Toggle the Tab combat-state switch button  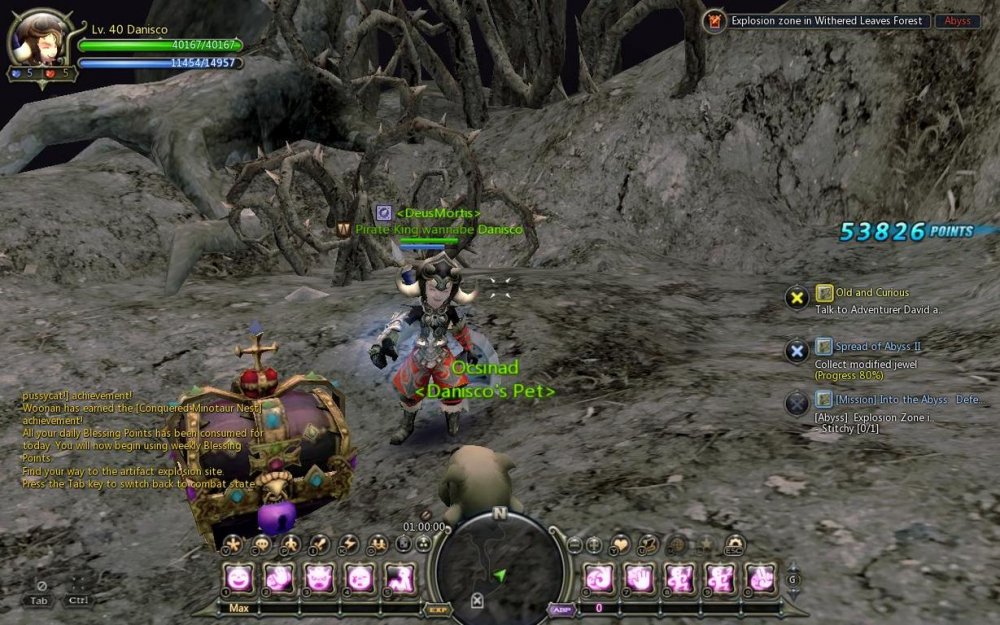pyautogui.click(x=40, y=592)
